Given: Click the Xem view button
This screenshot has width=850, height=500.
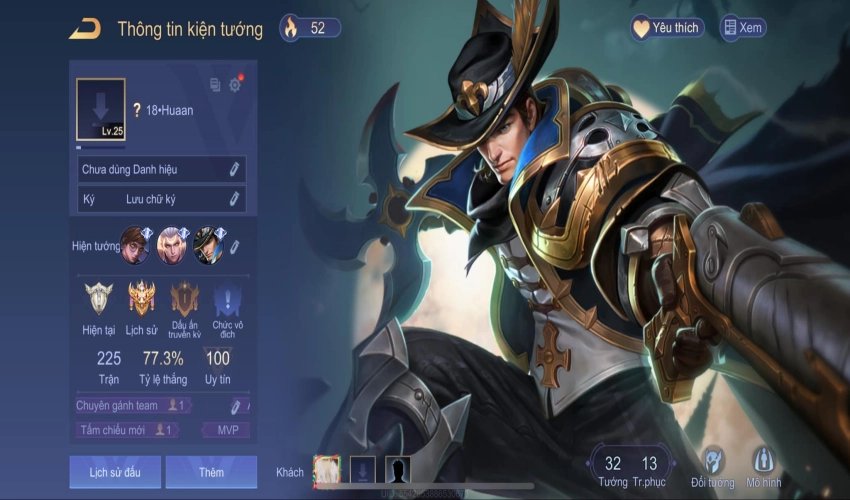Looking at the screenshot, I should (743, 28).
